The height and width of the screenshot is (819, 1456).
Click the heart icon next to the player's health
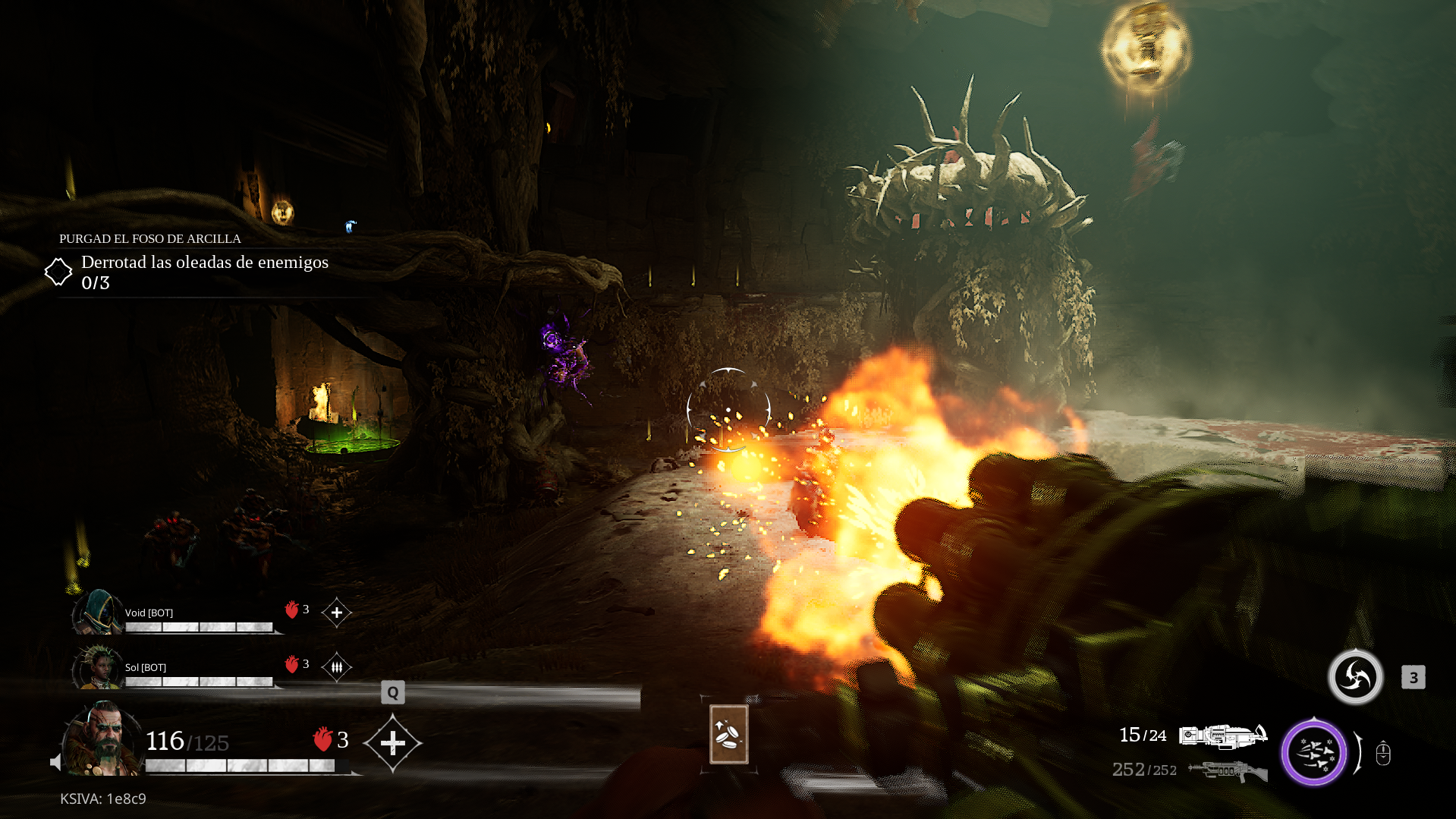tap(322, 737)
